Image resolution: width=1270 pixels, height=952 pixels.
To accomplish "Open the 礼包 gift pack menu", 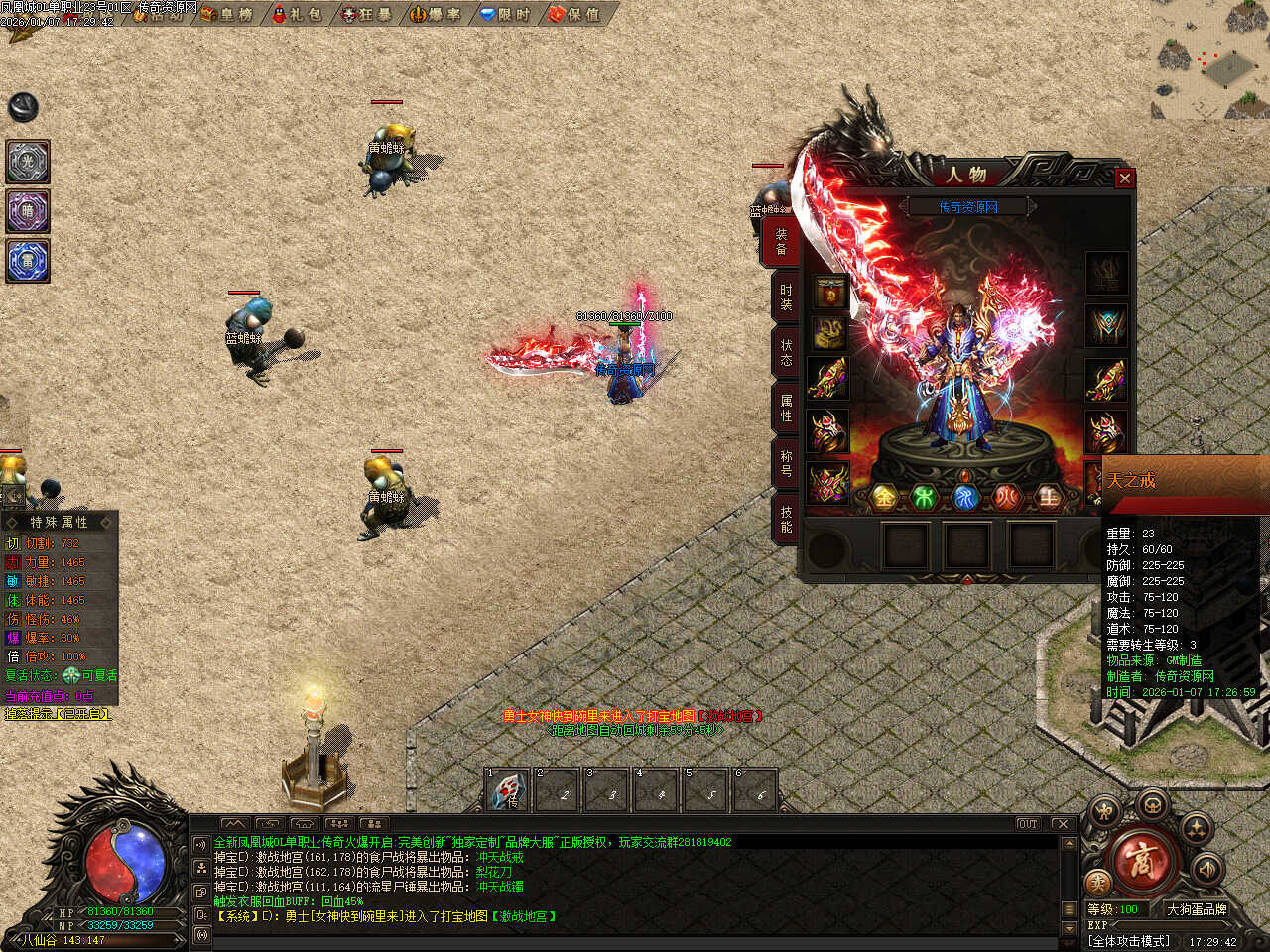I will [297, 14].
